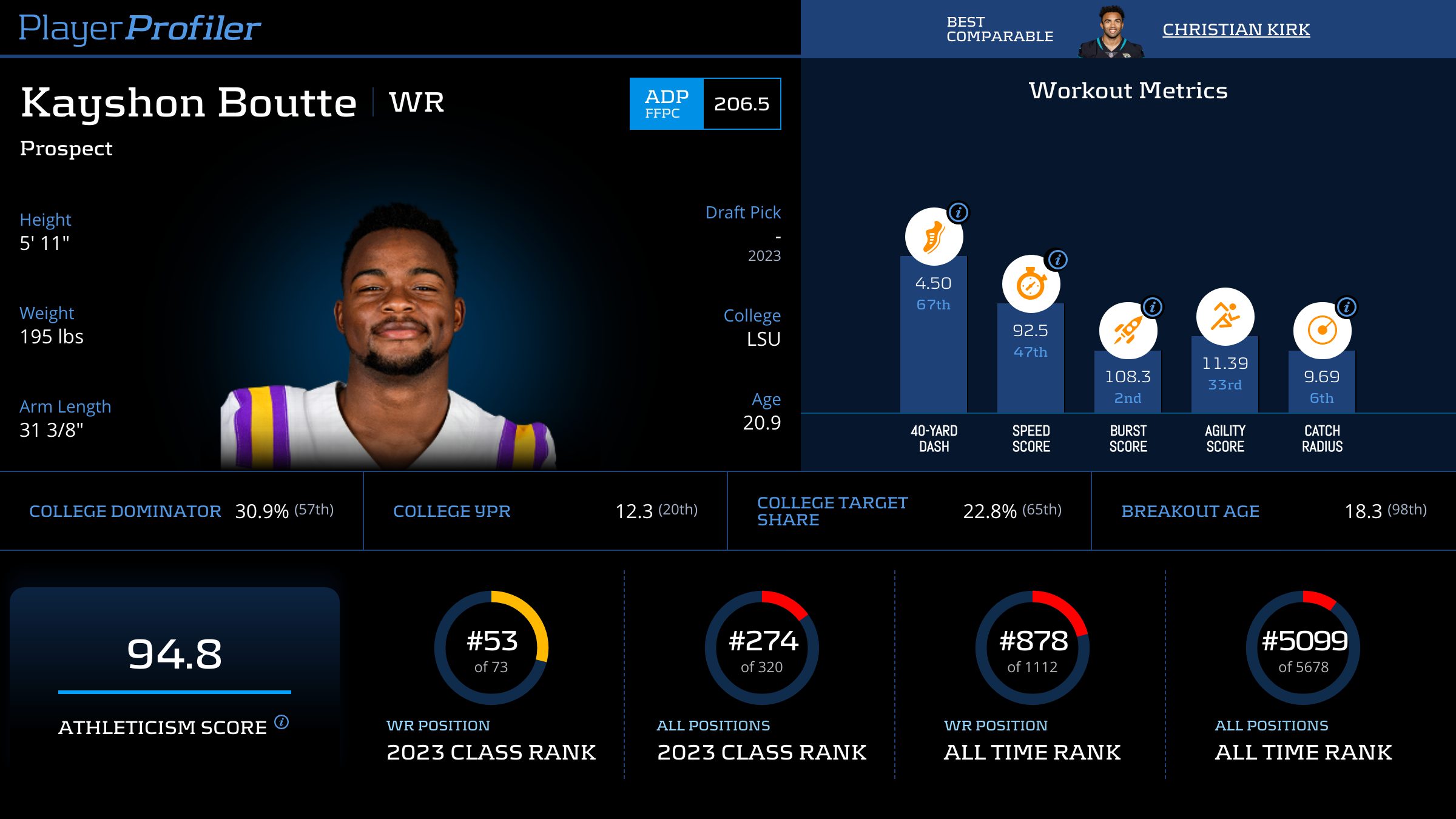Open the Athleticism Score info tooltip
Viewport: 1456px width, 819px height.
pyautogui.click(x=281, y=722)
